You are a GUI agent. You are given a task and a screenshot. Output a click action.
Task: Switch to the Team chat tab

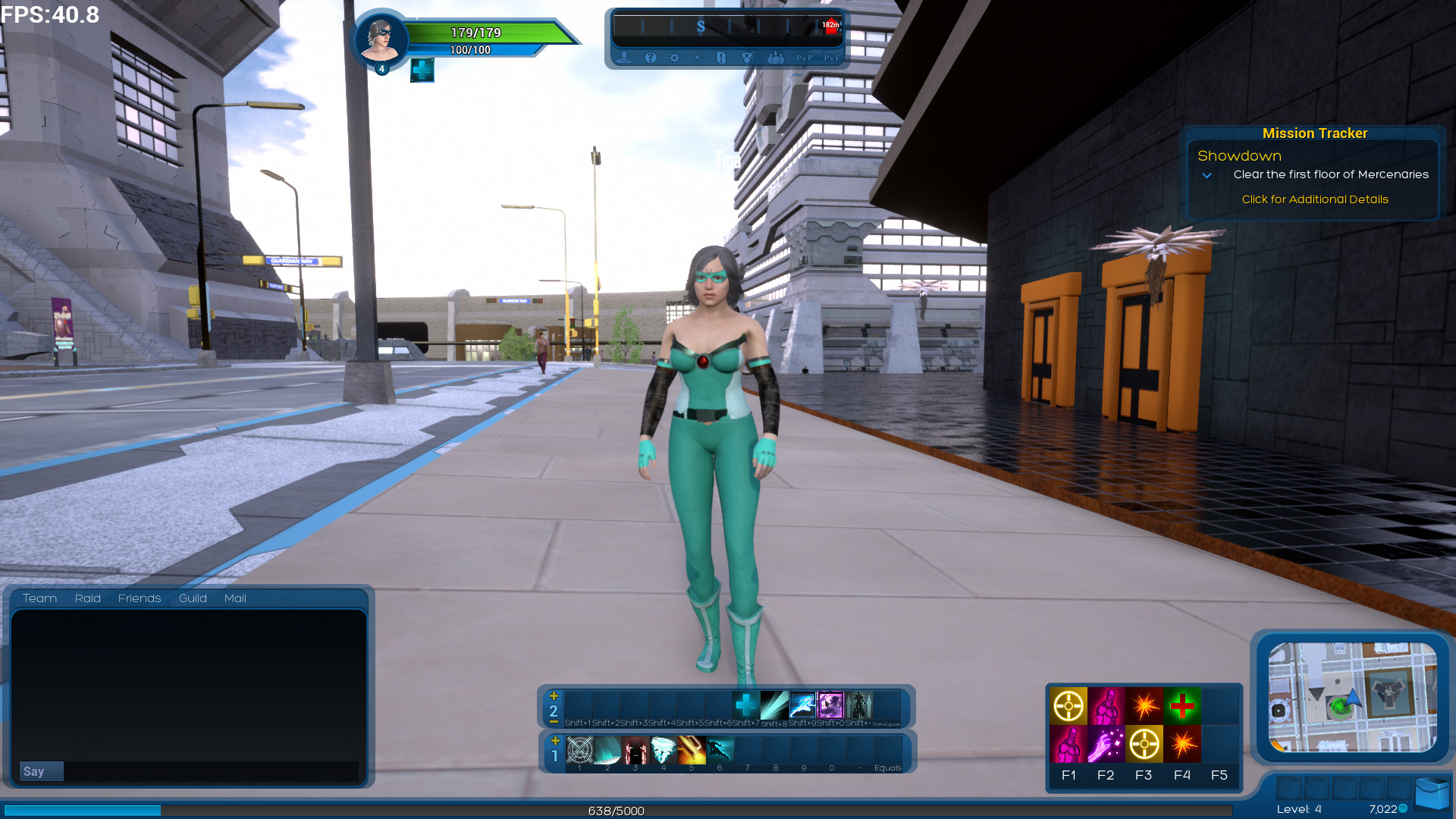point(39,598)
